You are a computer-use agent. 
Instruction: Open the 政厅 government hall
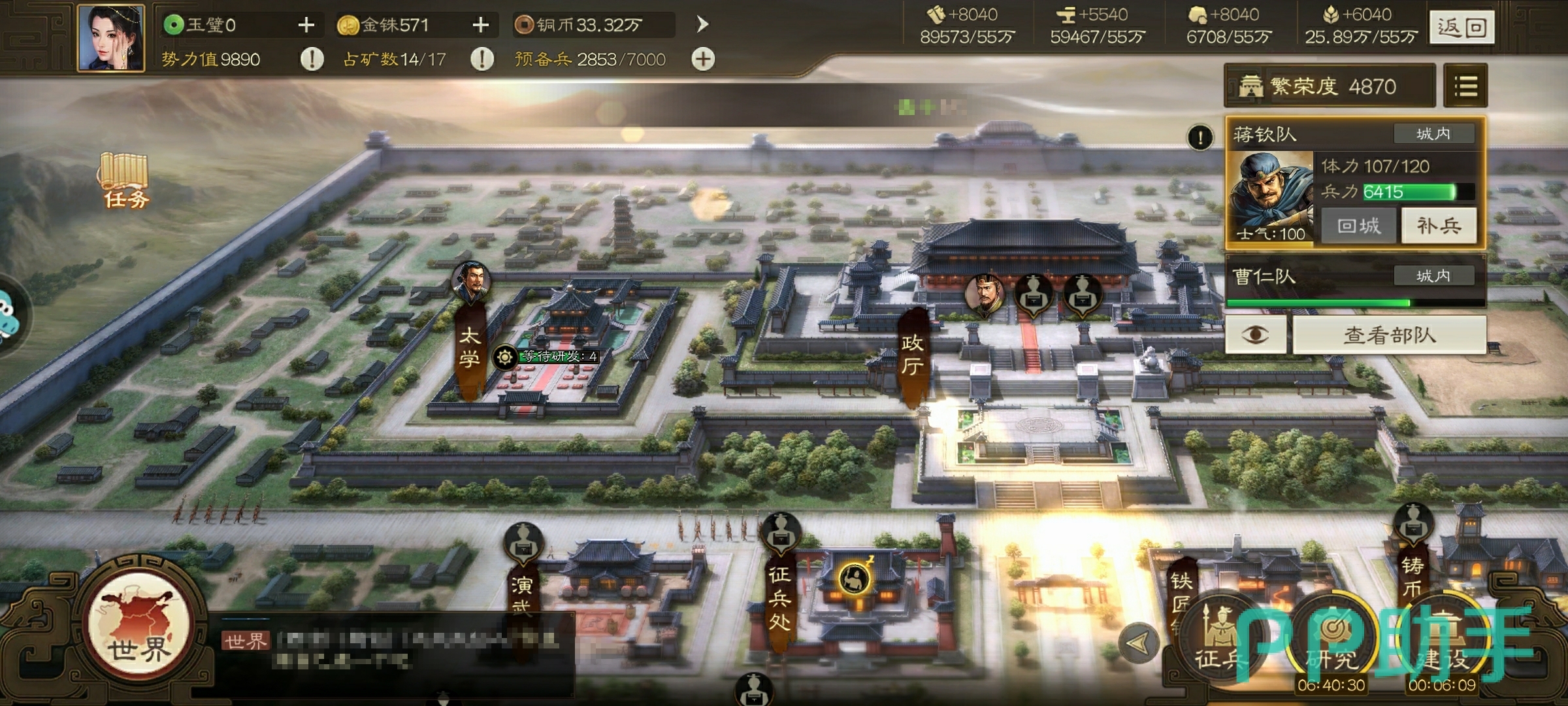[x=912, y=355]
